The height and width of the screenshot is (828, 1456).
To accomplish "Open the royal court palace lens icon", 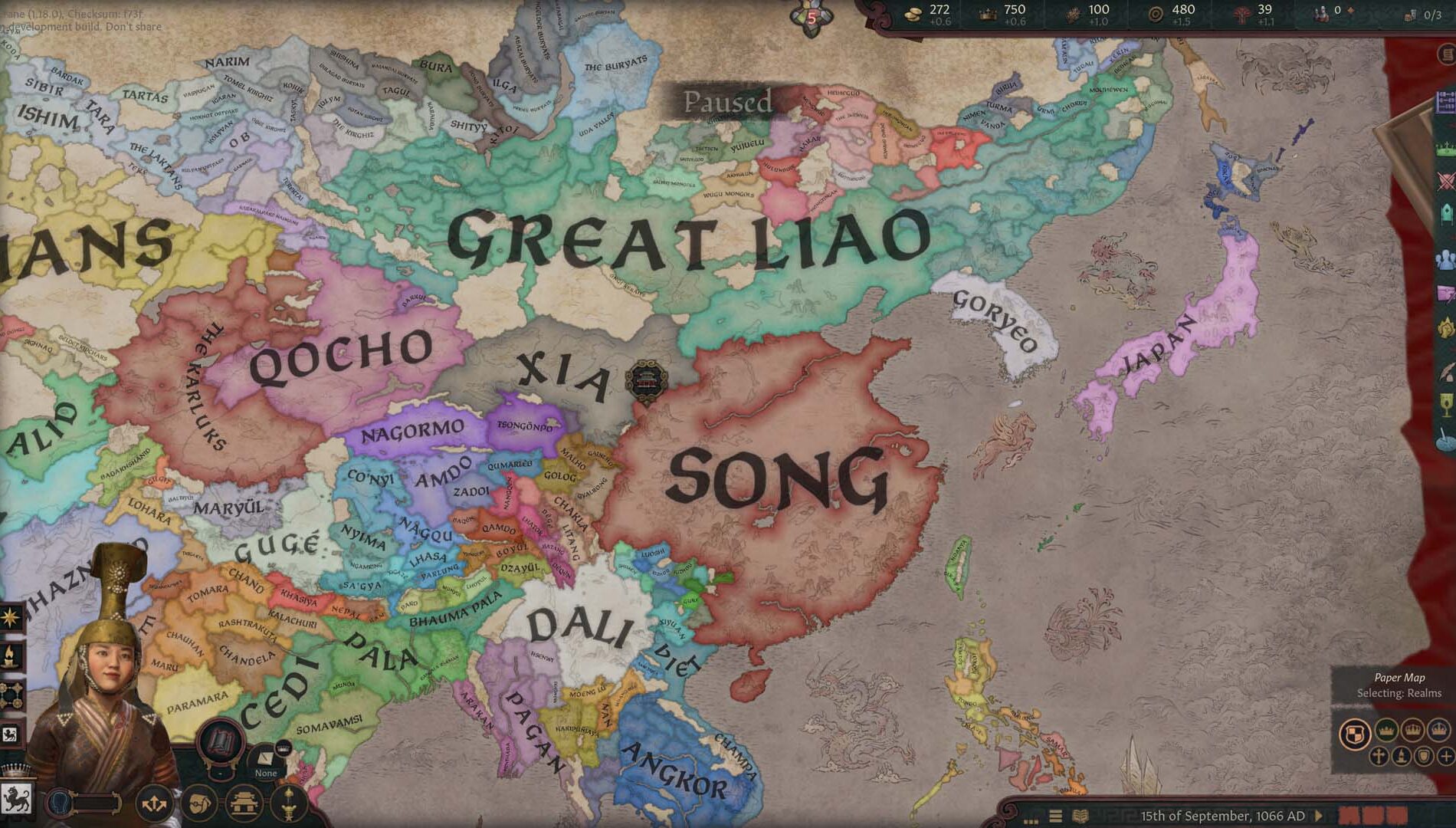I will pos(244,803).
